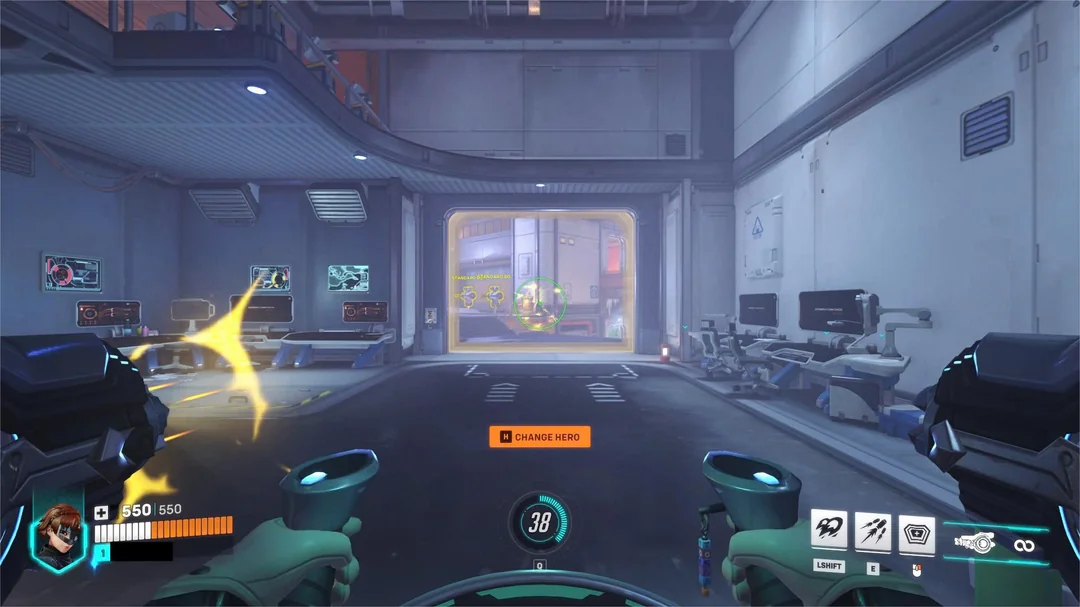Fire the Micro Missiles ability
This screenshot has width=1080, height=607.
tap(873, 531)
